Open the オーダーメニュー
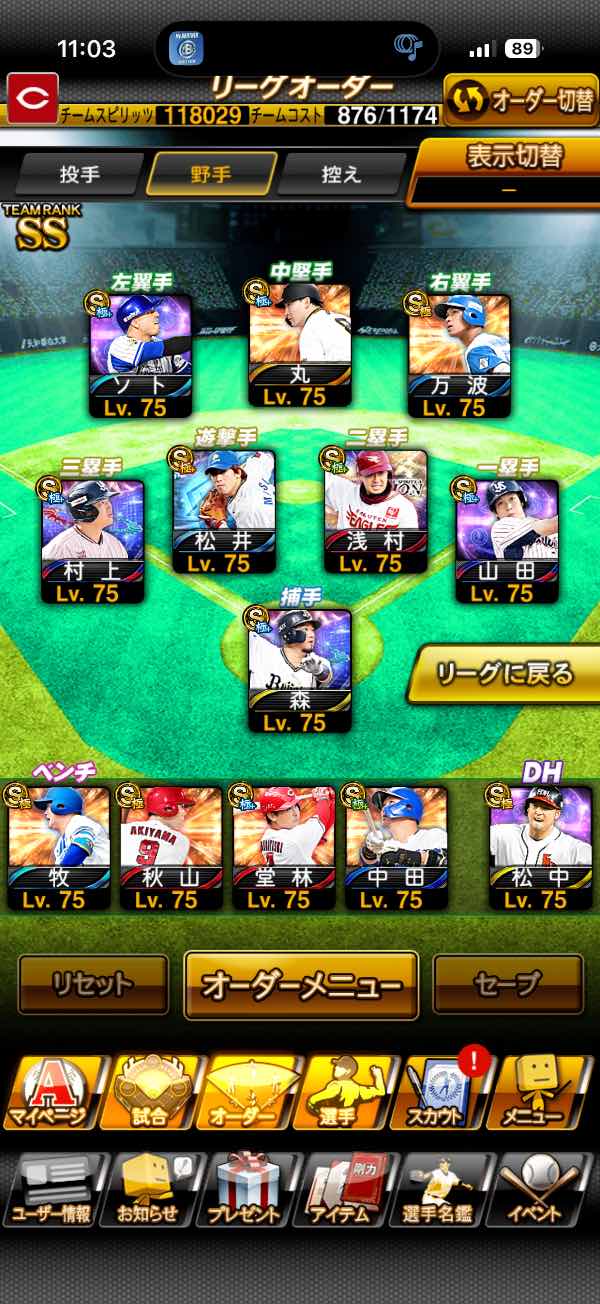 tap(301, 984)
